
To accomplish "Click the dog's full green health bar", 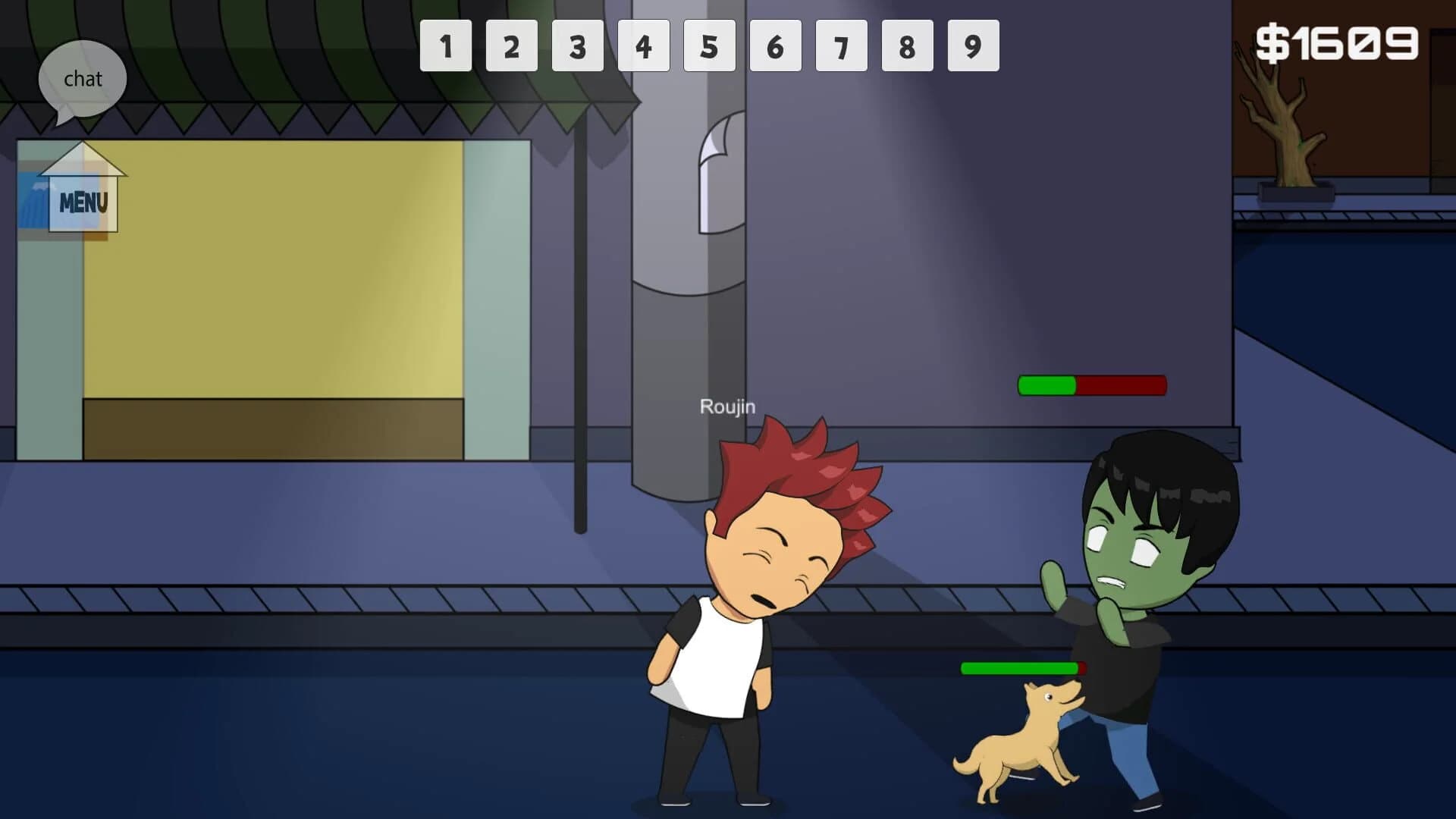I will tap(1022, 670).
